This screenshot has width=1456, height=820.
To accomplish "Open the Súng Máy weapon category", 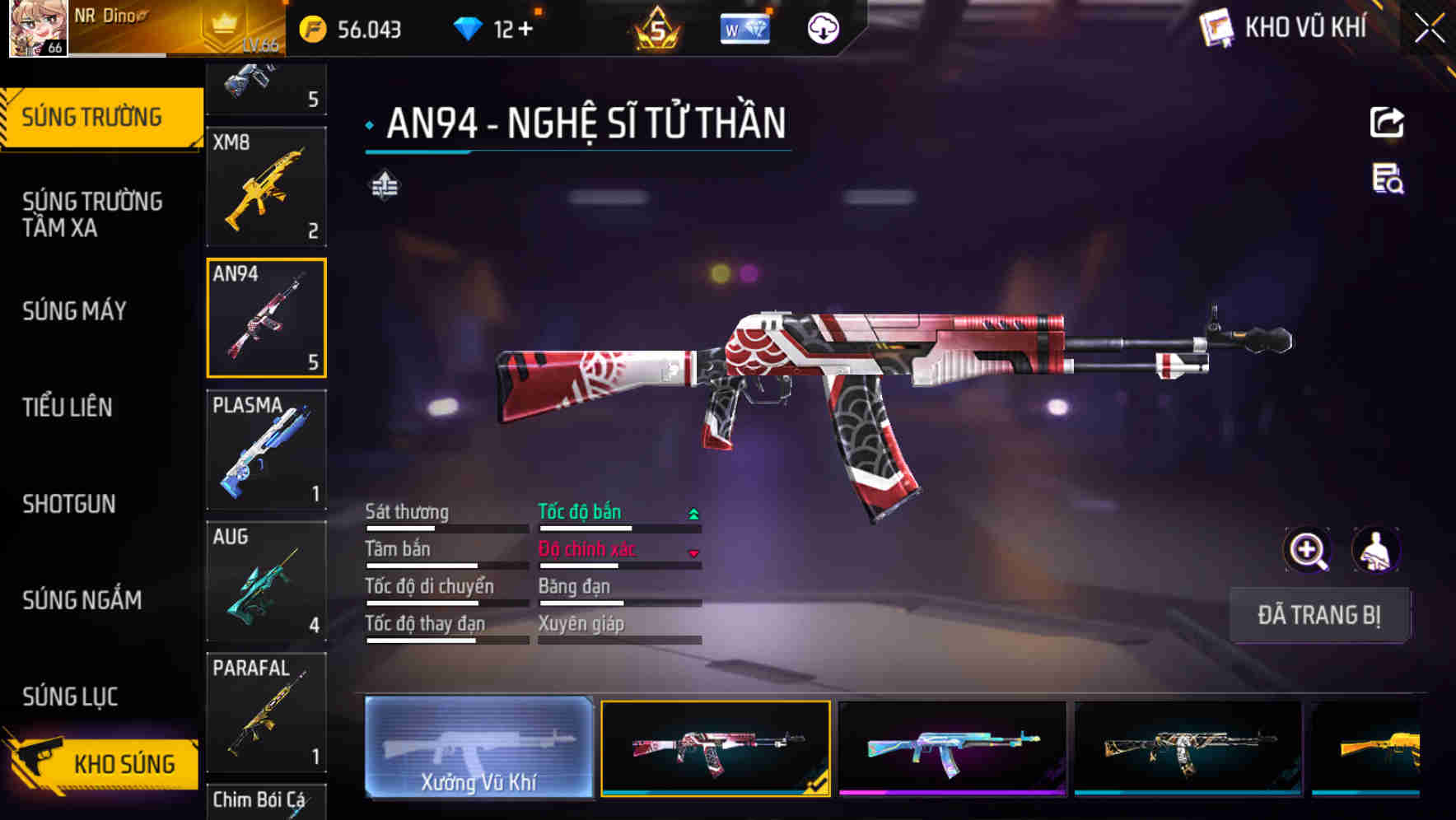I will [75, 310].
